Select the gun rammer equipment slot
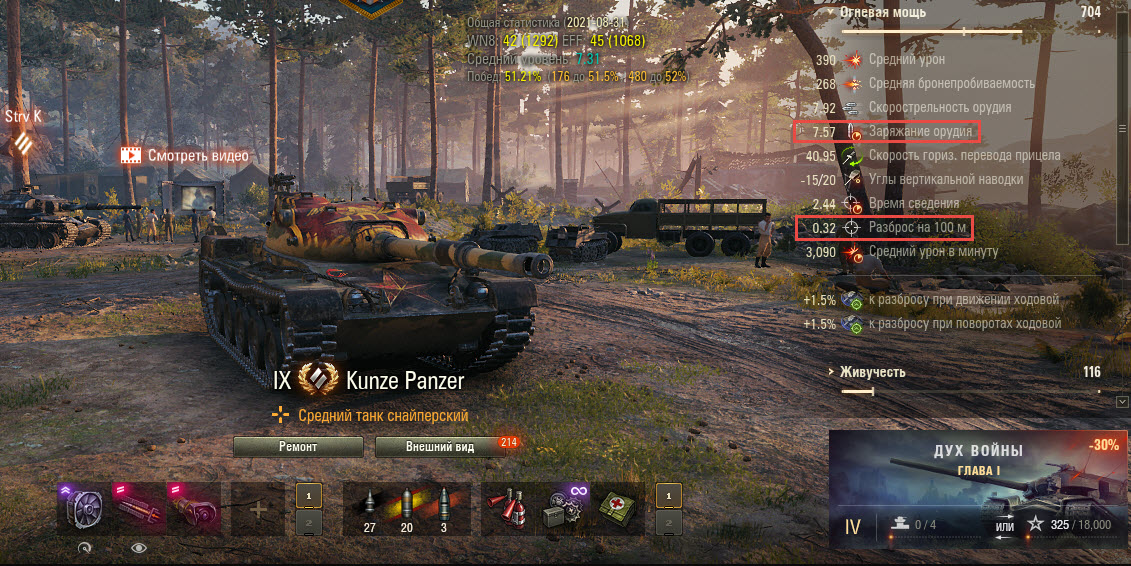 (138, 509)
